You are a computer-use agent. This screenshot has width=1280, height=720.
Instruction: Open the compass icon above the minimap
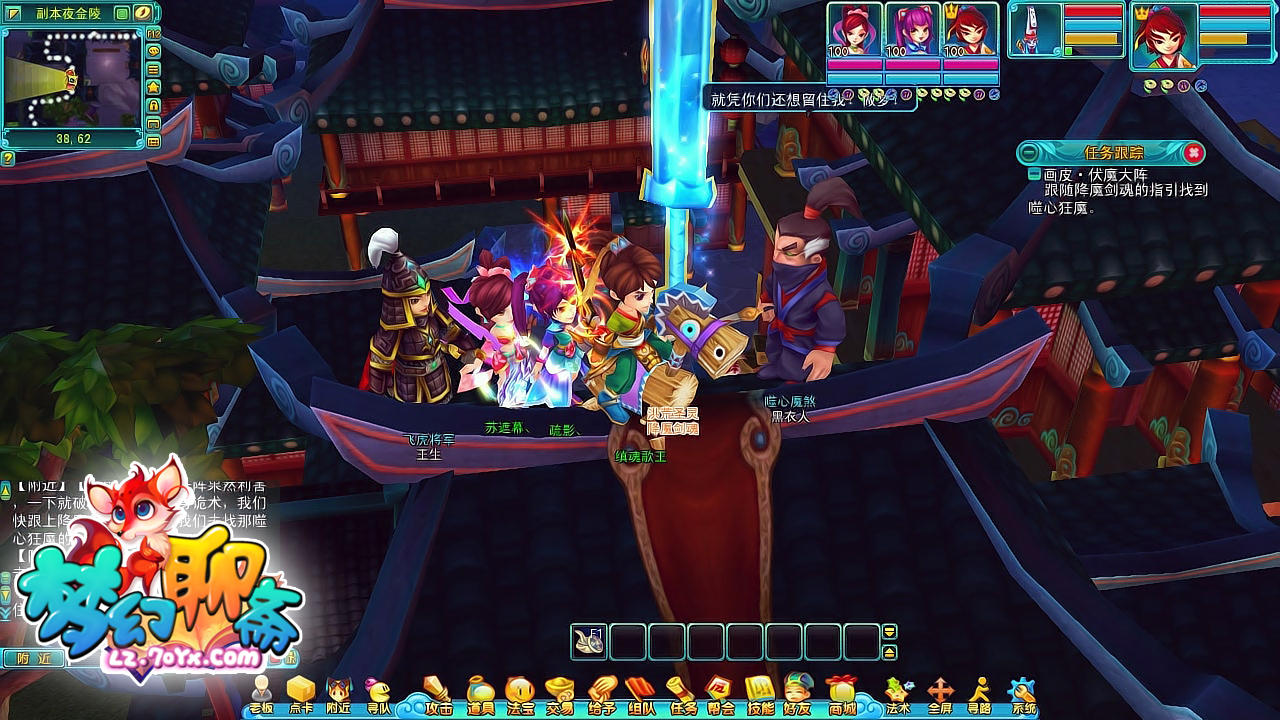[143, 13]
